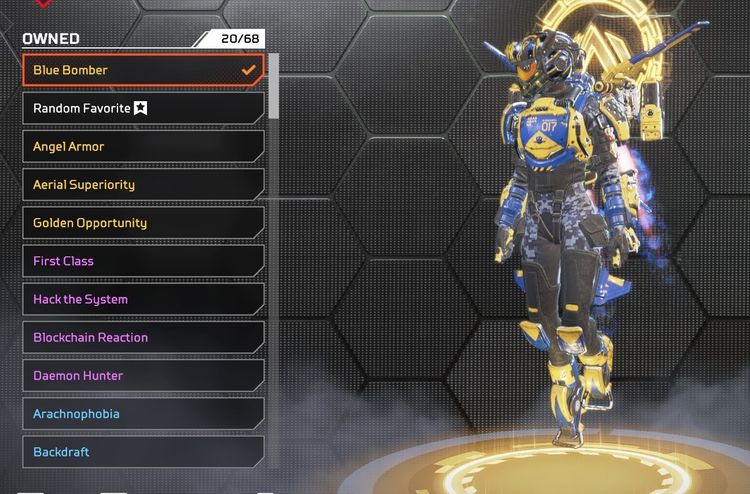Select the Arachnophobia skin

pyautogui.click(x=143, y=413)
